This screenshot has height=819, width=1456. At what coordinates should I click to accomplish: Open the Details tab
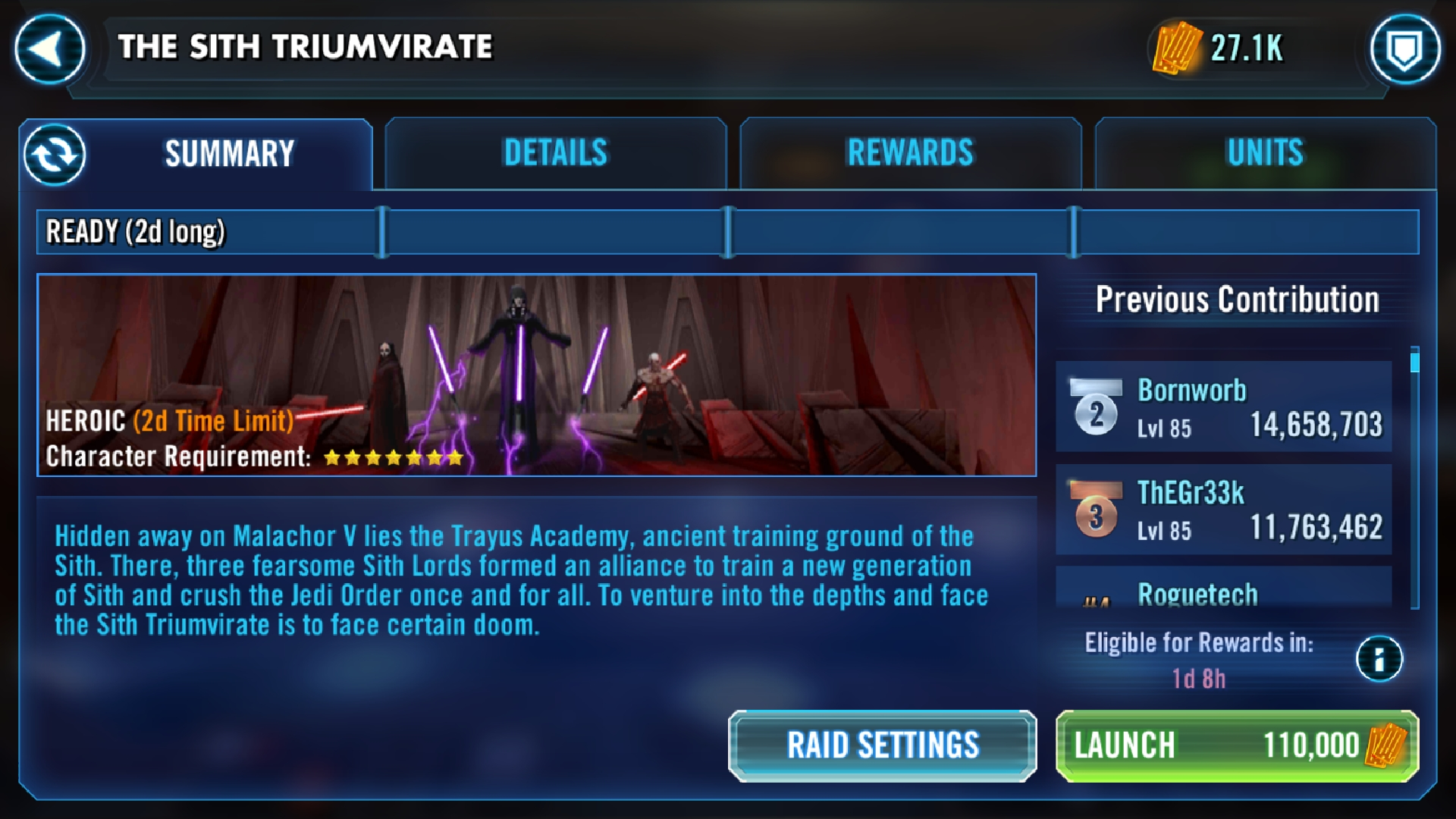pyautogui.click(x=556, y=153)
